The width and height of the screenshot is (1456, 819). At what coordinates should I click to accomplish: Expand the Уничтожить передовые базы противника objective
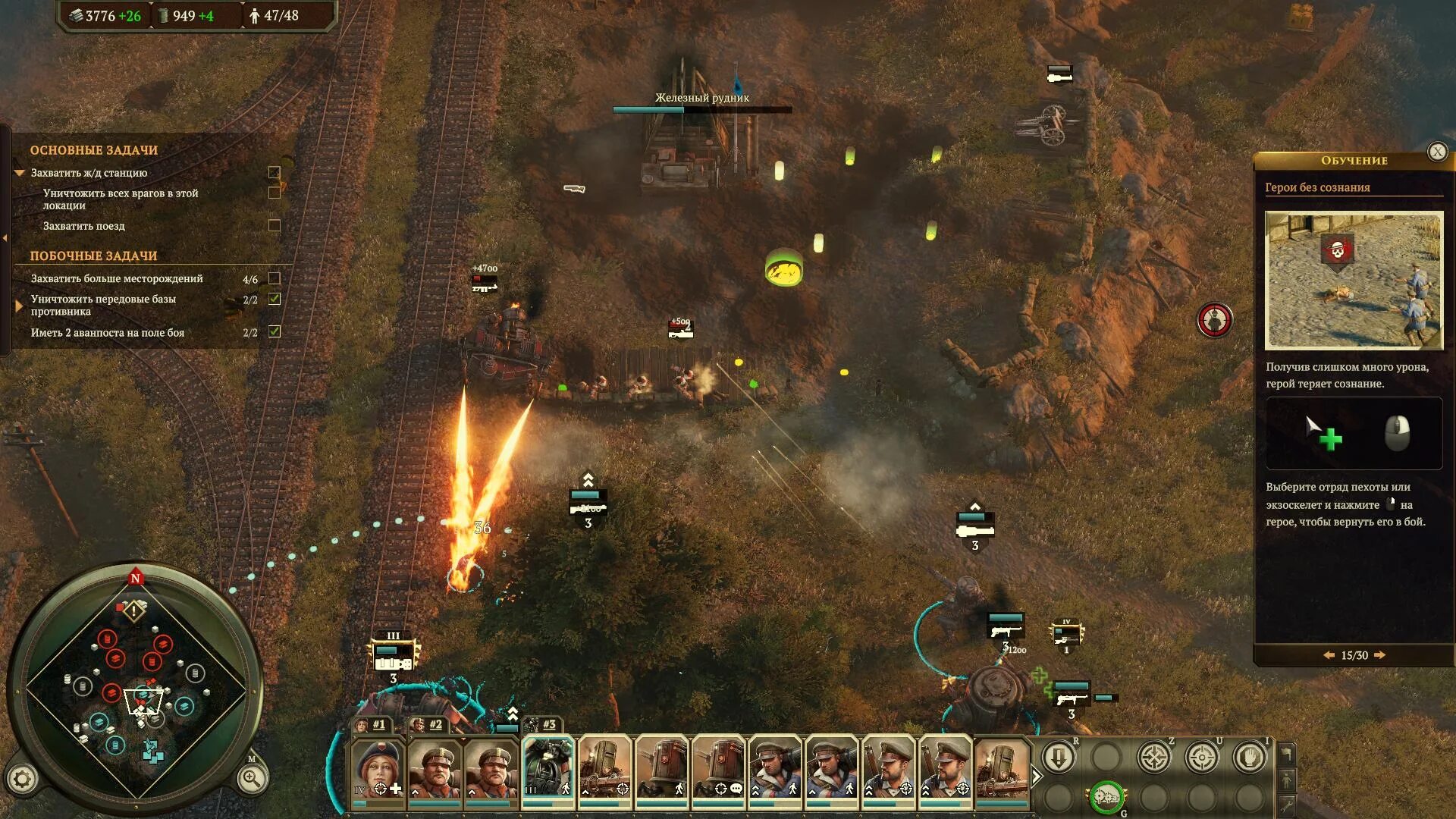[20, 306]
